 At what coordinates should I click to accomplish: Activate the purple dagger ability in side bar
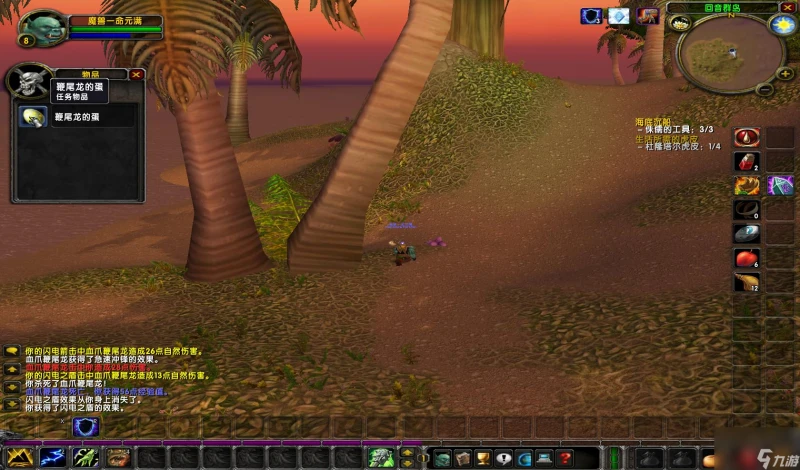[780, 185]
